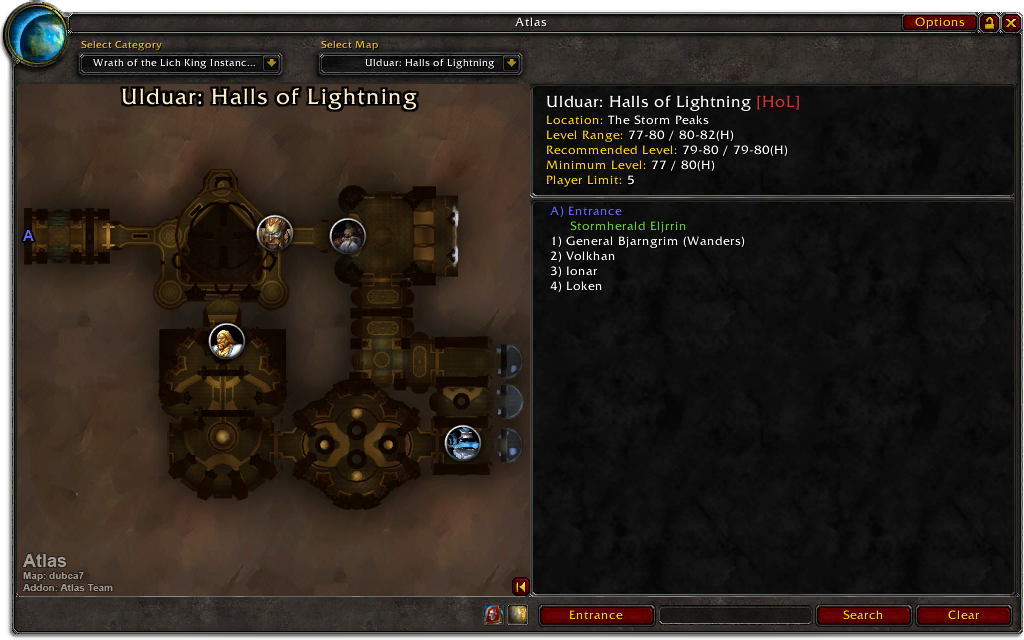Collapse the legend panel with the arrow button
Image resolution: width=1024 pixels, height=640 pixels.
coord(520,586)
